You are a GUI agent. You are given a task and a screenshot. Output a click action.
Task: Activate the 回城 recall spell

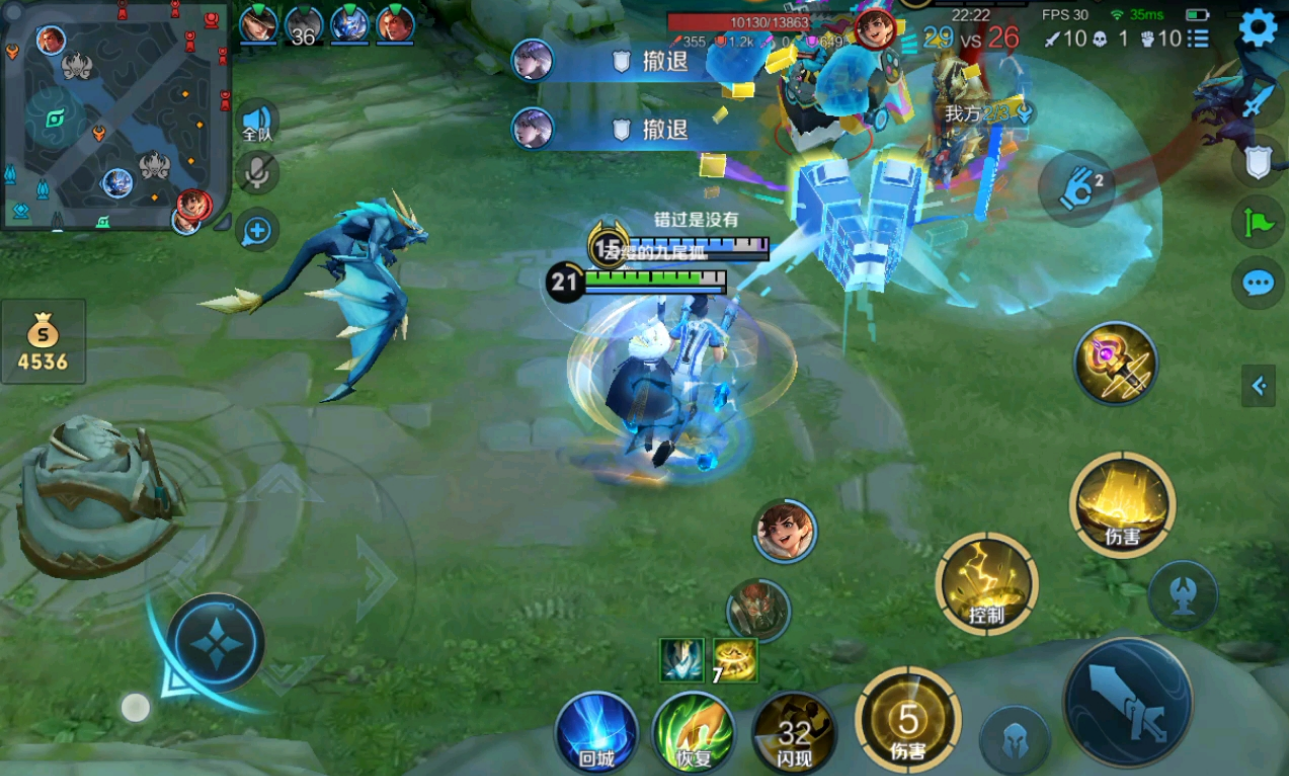point(596,733)
